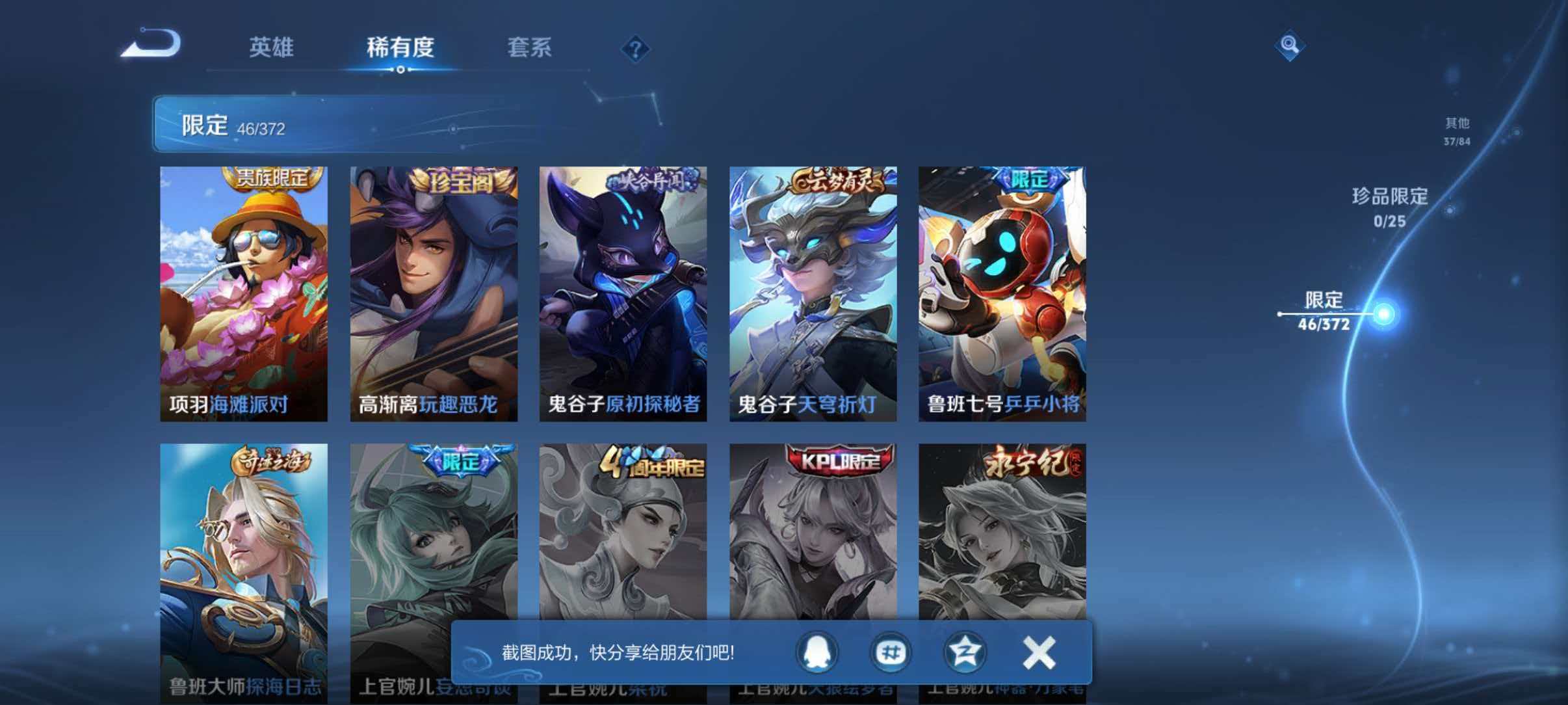
Task: Share via the QQ Zone 'Z' icon
Action: coord(967,654)
